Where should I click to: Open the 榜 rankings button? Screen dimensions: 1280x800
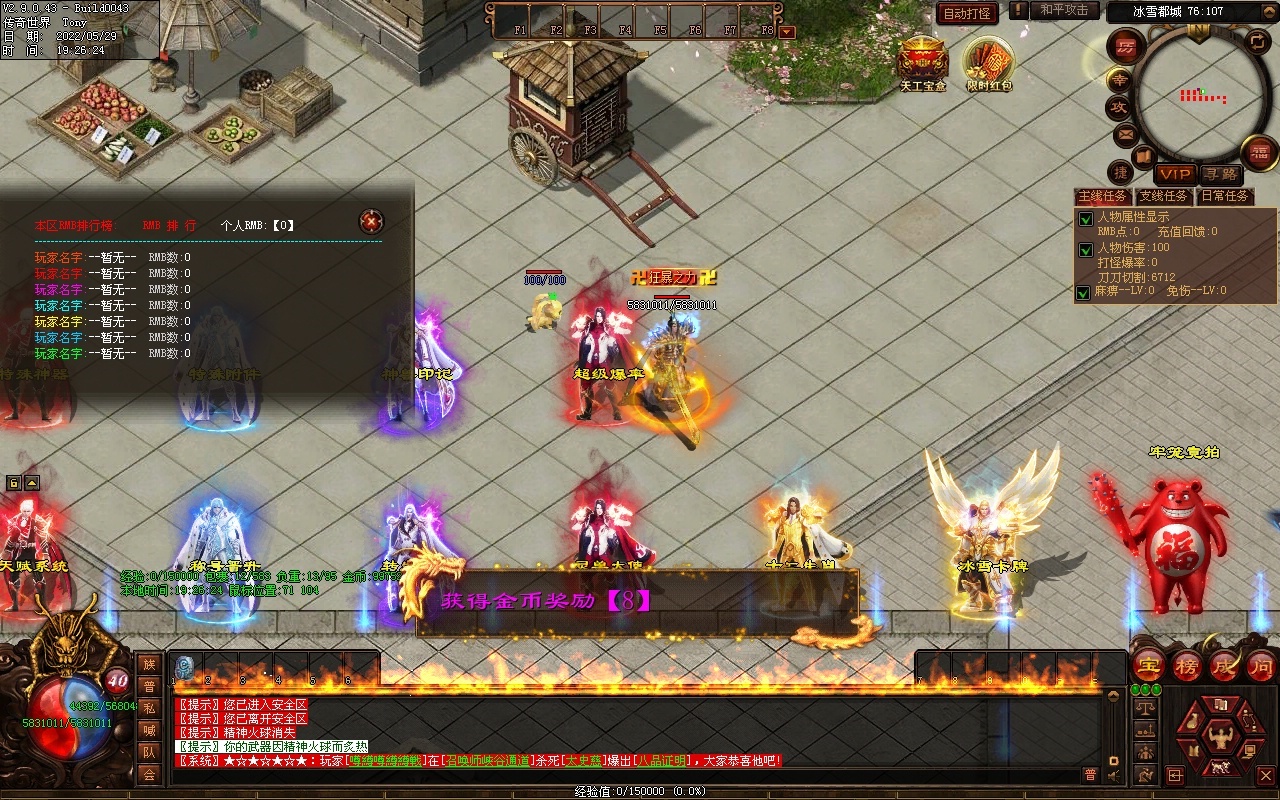pos(1187,666)
